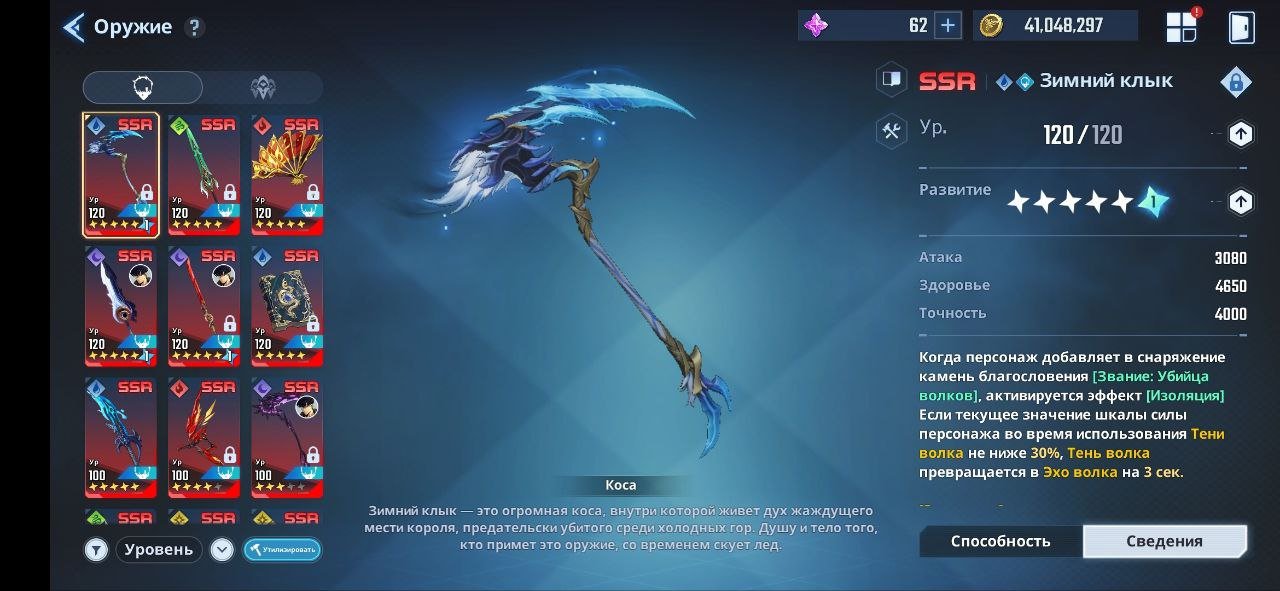The width and height of the screenshot is (1280, 591).
Task: Go back from the Оружие screen
Action: (73, 27)
